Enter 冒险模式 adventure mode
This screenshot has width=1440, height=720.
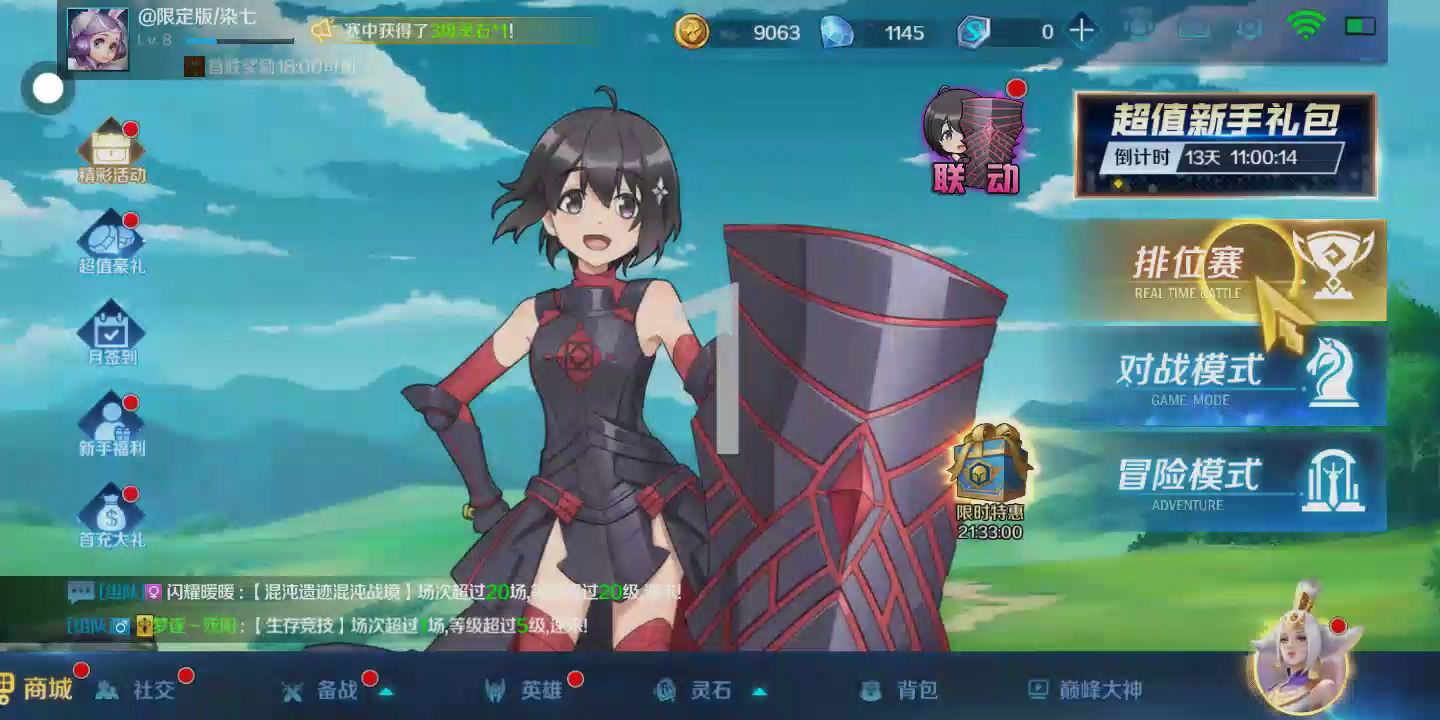pyautogui.click(x=1230, y=481)
